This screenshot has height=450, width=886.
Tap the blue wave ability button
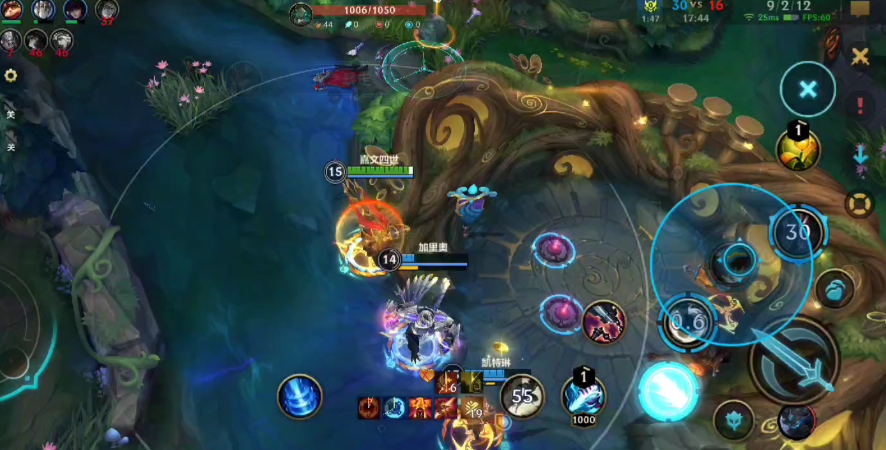(835, 290)
